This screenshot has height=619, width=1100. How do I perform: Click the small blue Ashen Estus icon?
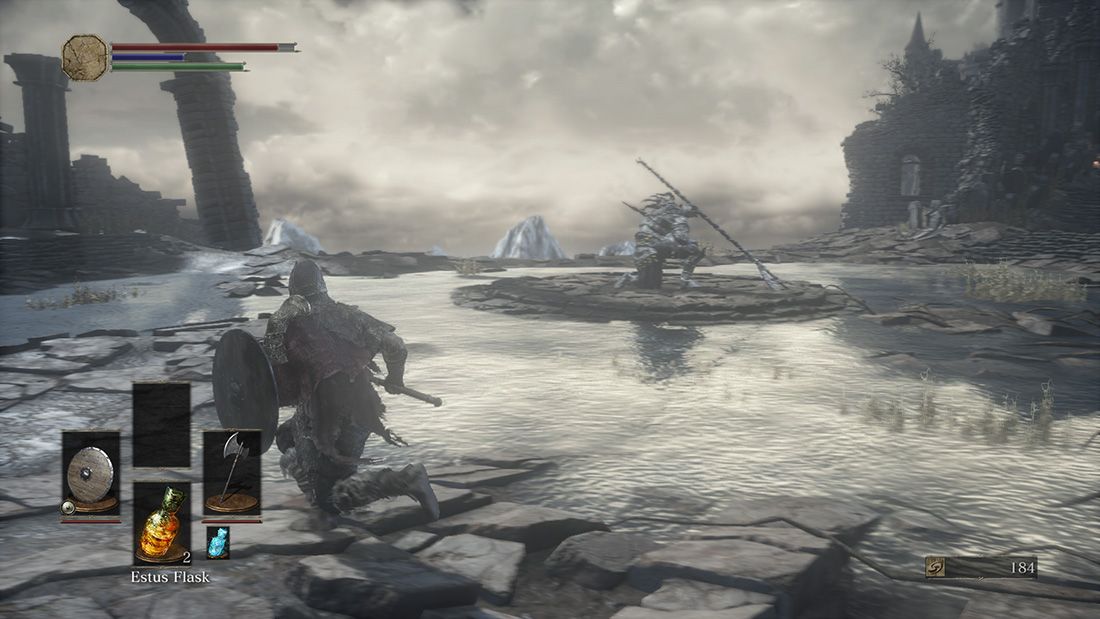(218, 541)
